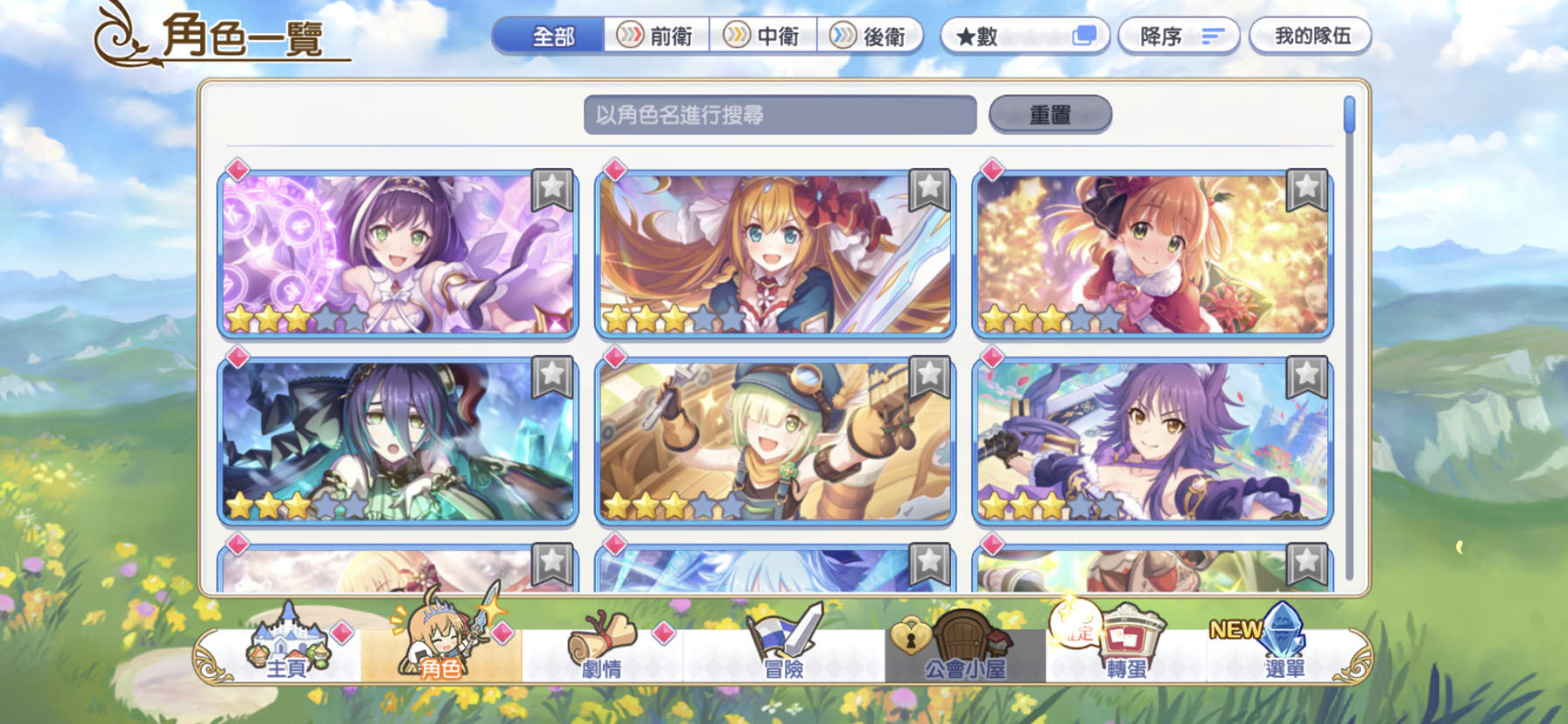The width and height of the screenshot is (1568, 724).
Task: Switch to the 後衛 rear guard tab
Action: tap(871, 37)
